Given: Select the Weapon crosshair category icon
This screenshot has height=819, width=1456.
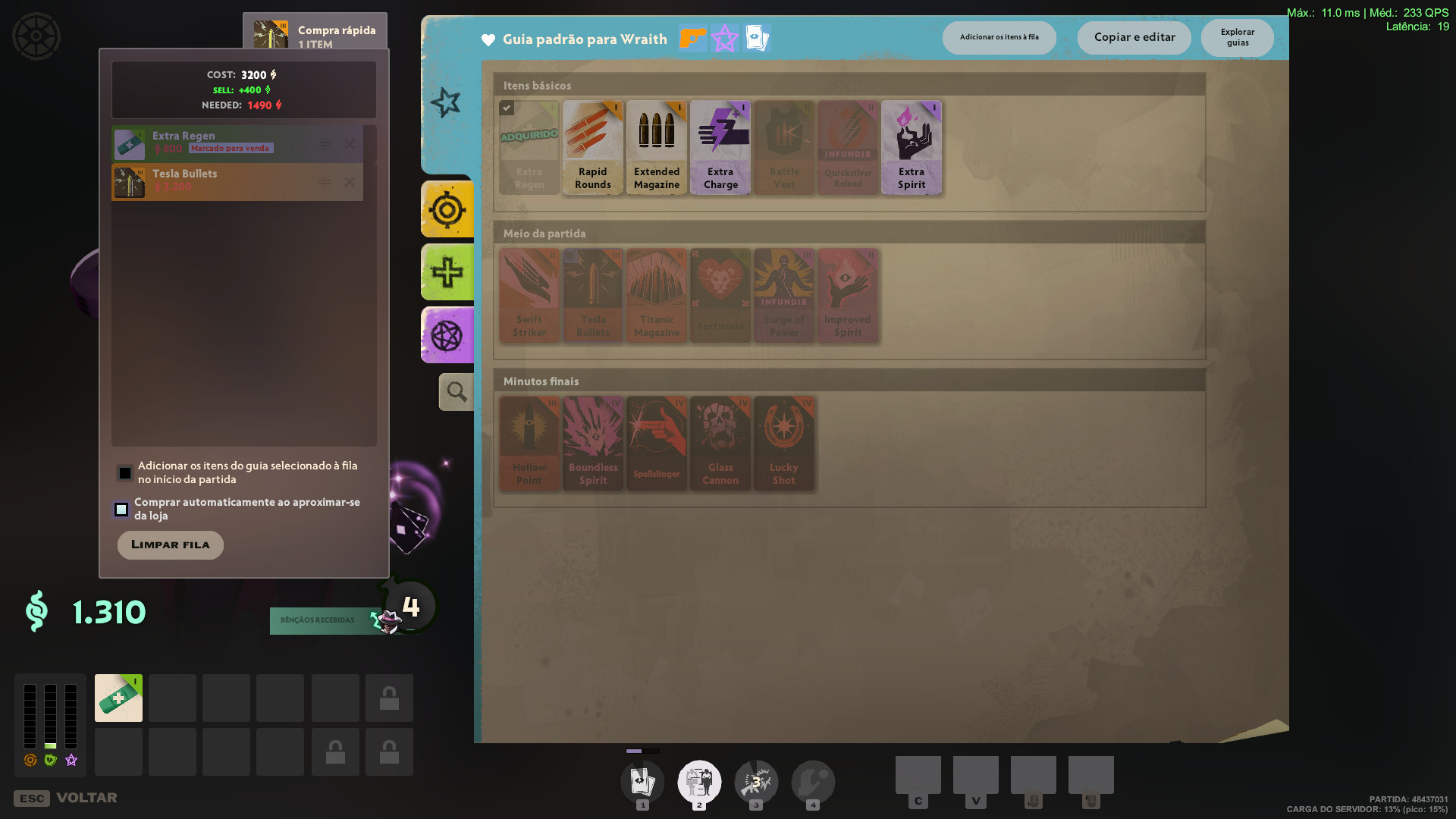Looking at the screenshot, I should tap(447, 209).
